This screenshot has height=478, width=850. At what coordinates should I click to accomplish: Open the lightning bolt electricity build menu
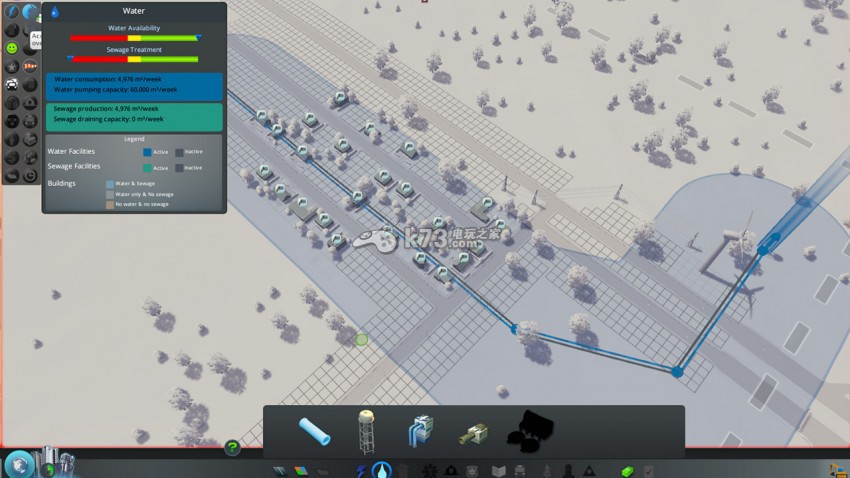click(360, 470)
